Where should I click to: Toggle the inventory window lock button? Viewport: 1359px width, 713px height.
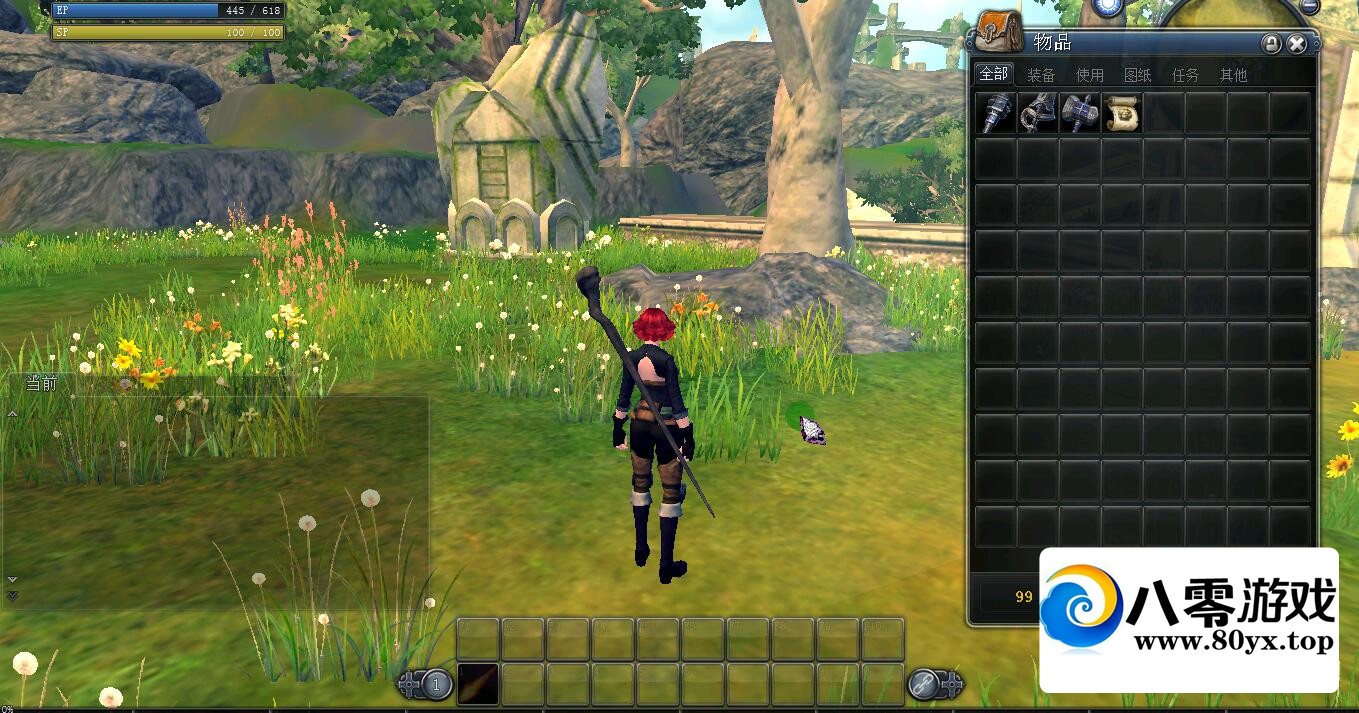tap(1271, 44)
